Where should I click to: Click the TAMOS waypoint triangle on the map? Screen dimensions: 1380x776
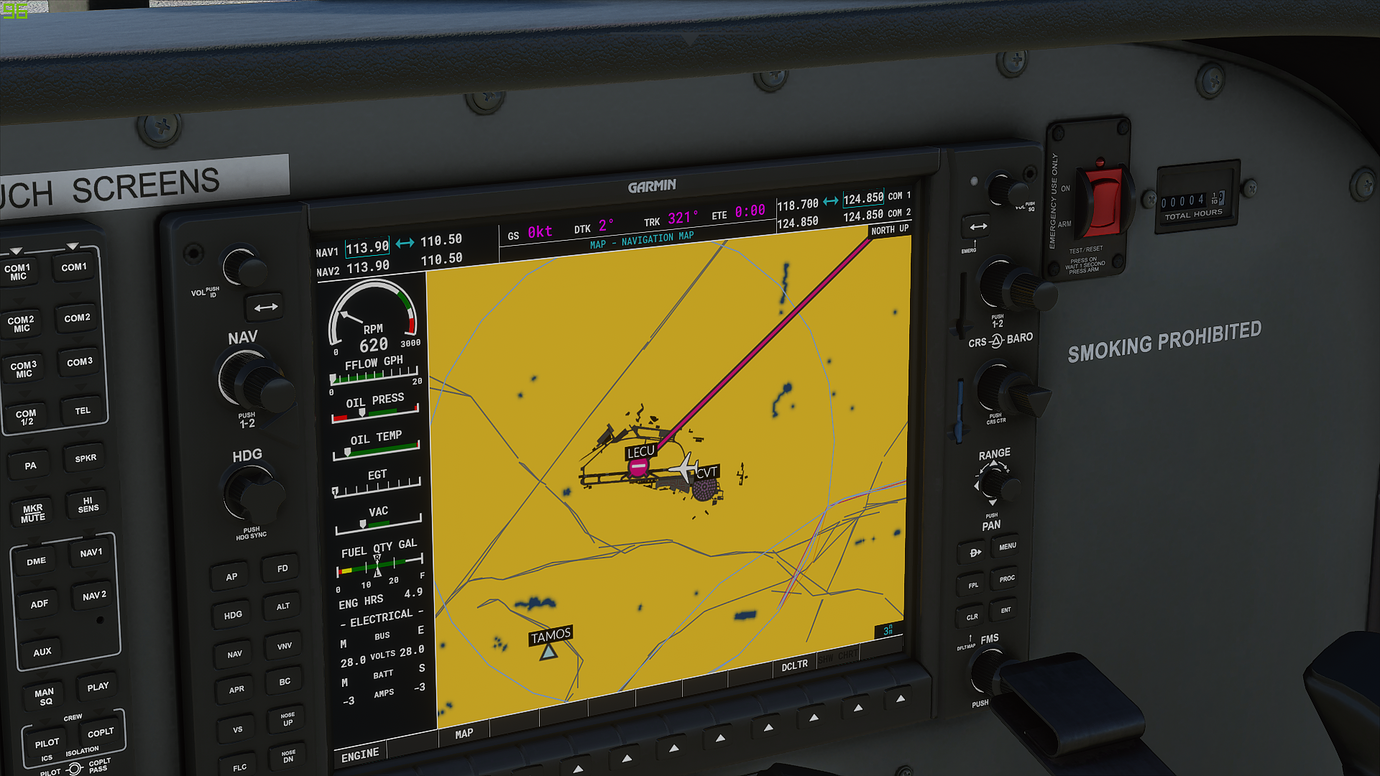pos(549,650)
